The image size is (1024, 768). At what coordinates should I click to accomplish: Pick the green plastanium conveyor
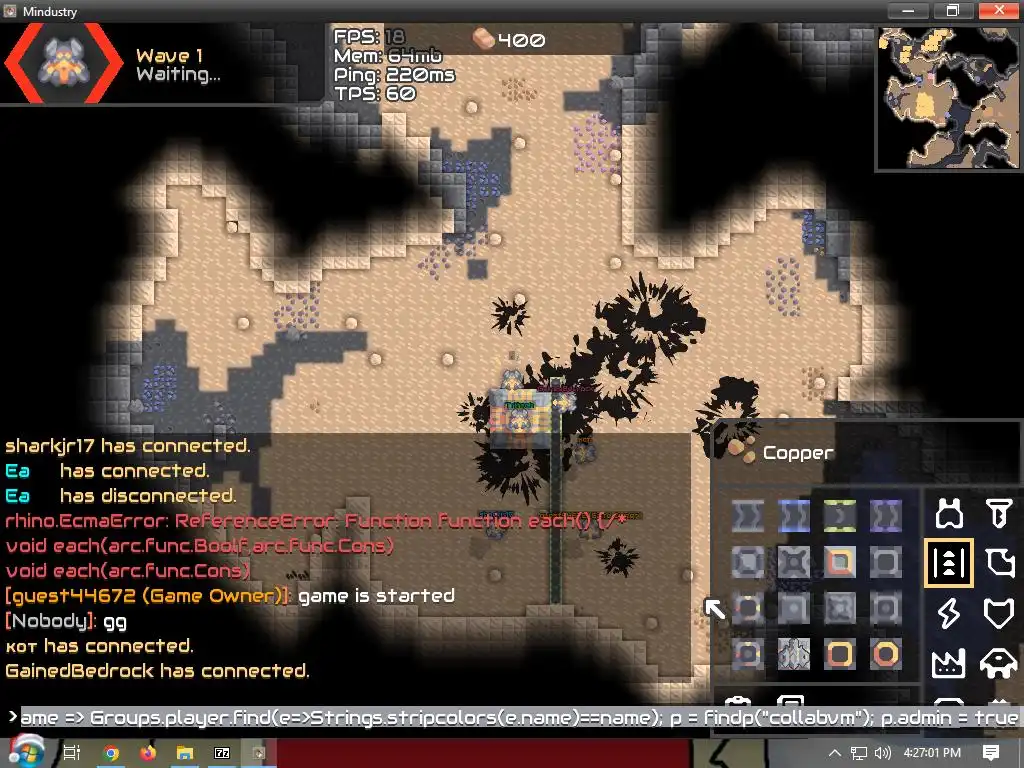tap(839, 516)
